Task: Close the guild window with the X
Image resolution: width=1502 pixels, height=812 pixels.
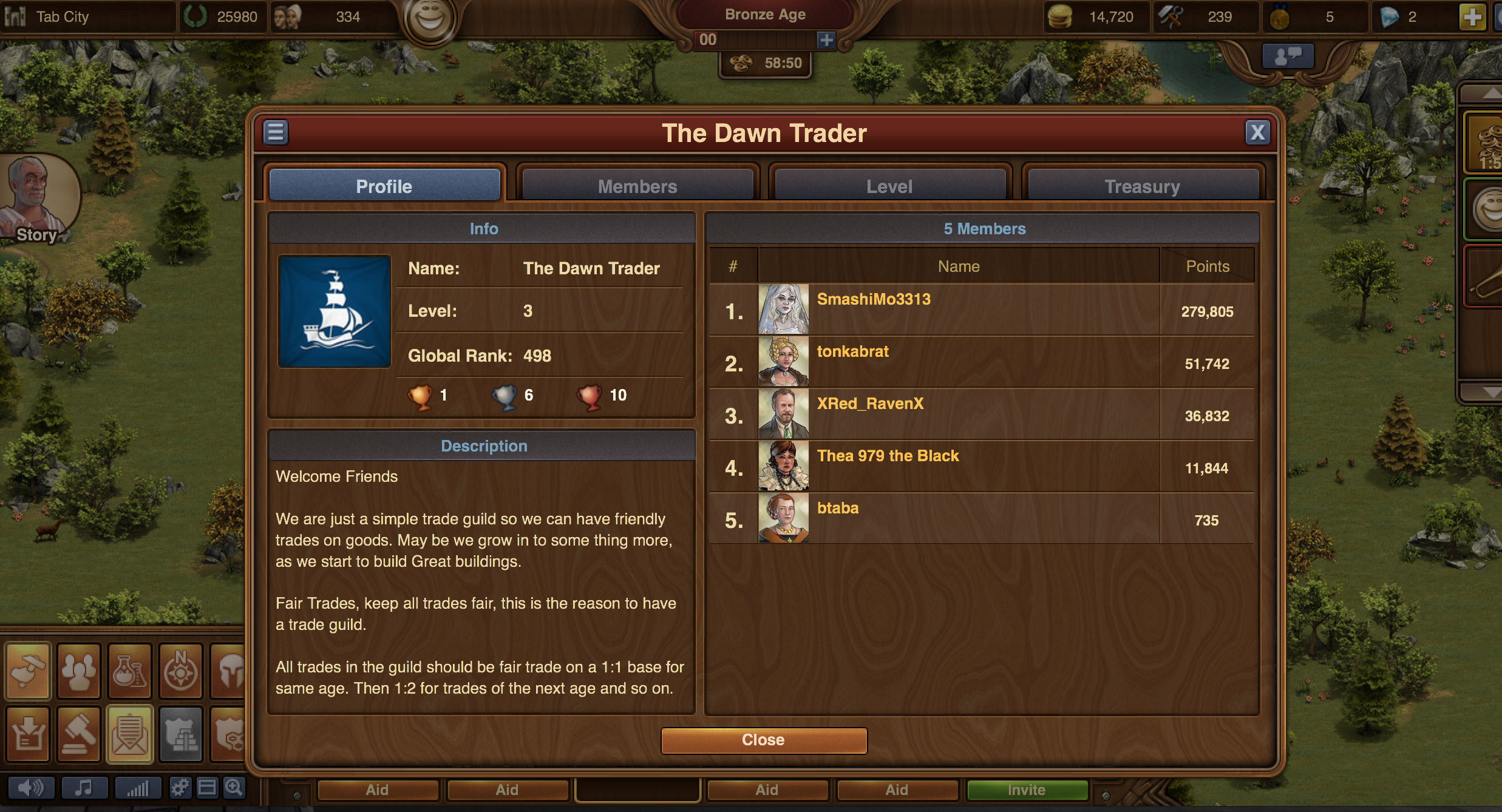Action: [x=1257, y=132]
